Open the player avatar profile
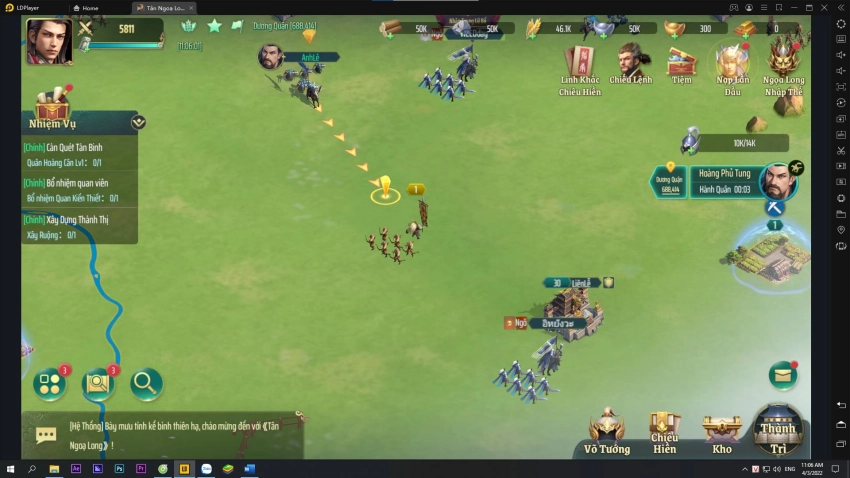This screenshot has width=850, height=478. coord(48,40)
